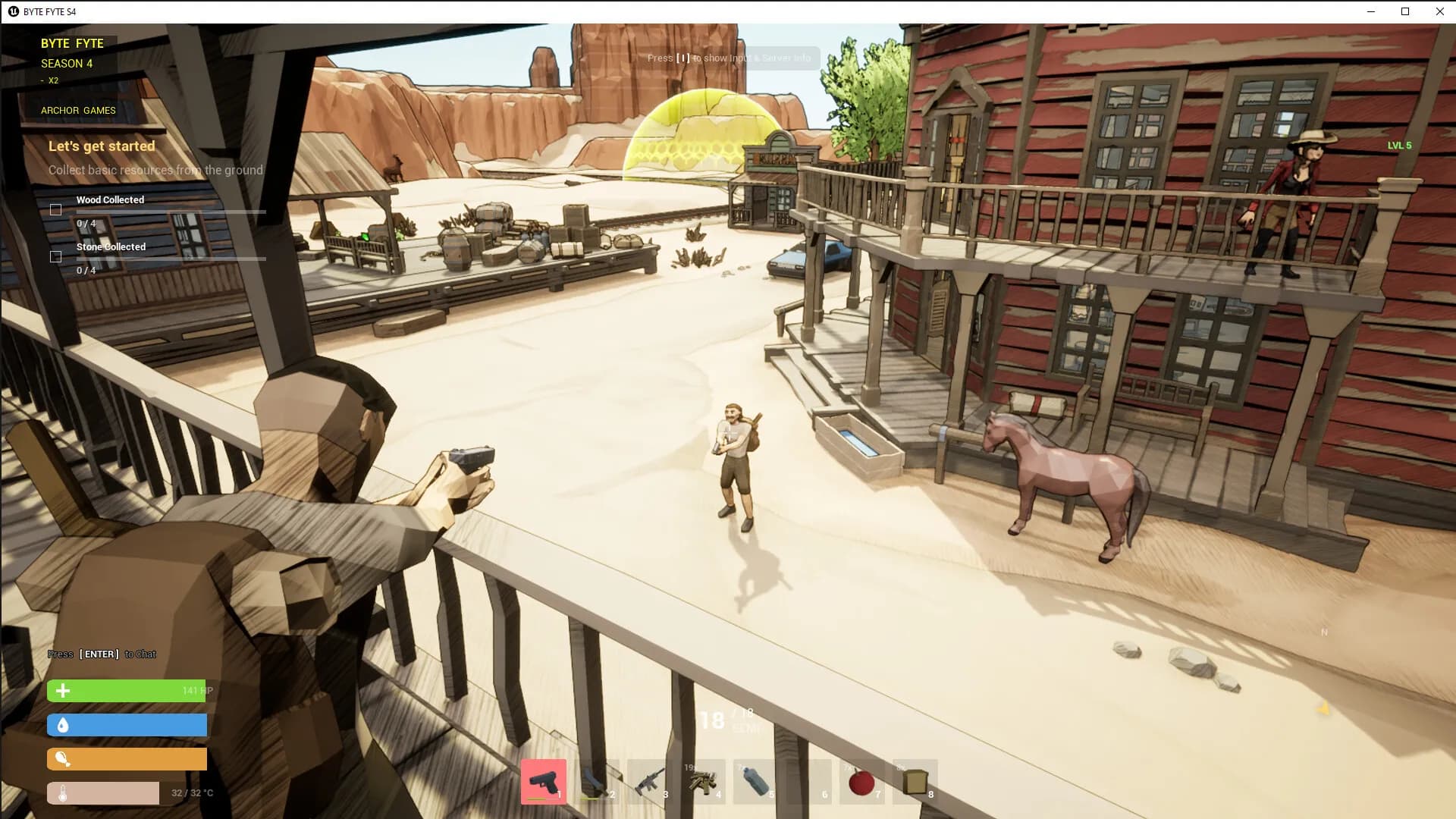Click the Press ENTER to Chat prompt

(102, 653)
